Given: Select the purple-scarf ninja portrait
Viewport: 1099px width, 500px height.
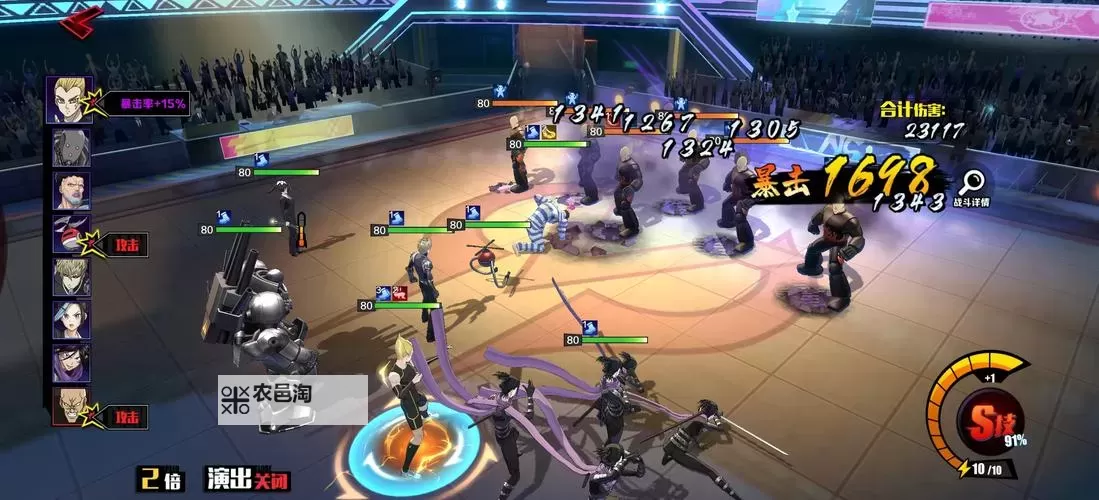Looking at the screenshot, I should (71, 362).
